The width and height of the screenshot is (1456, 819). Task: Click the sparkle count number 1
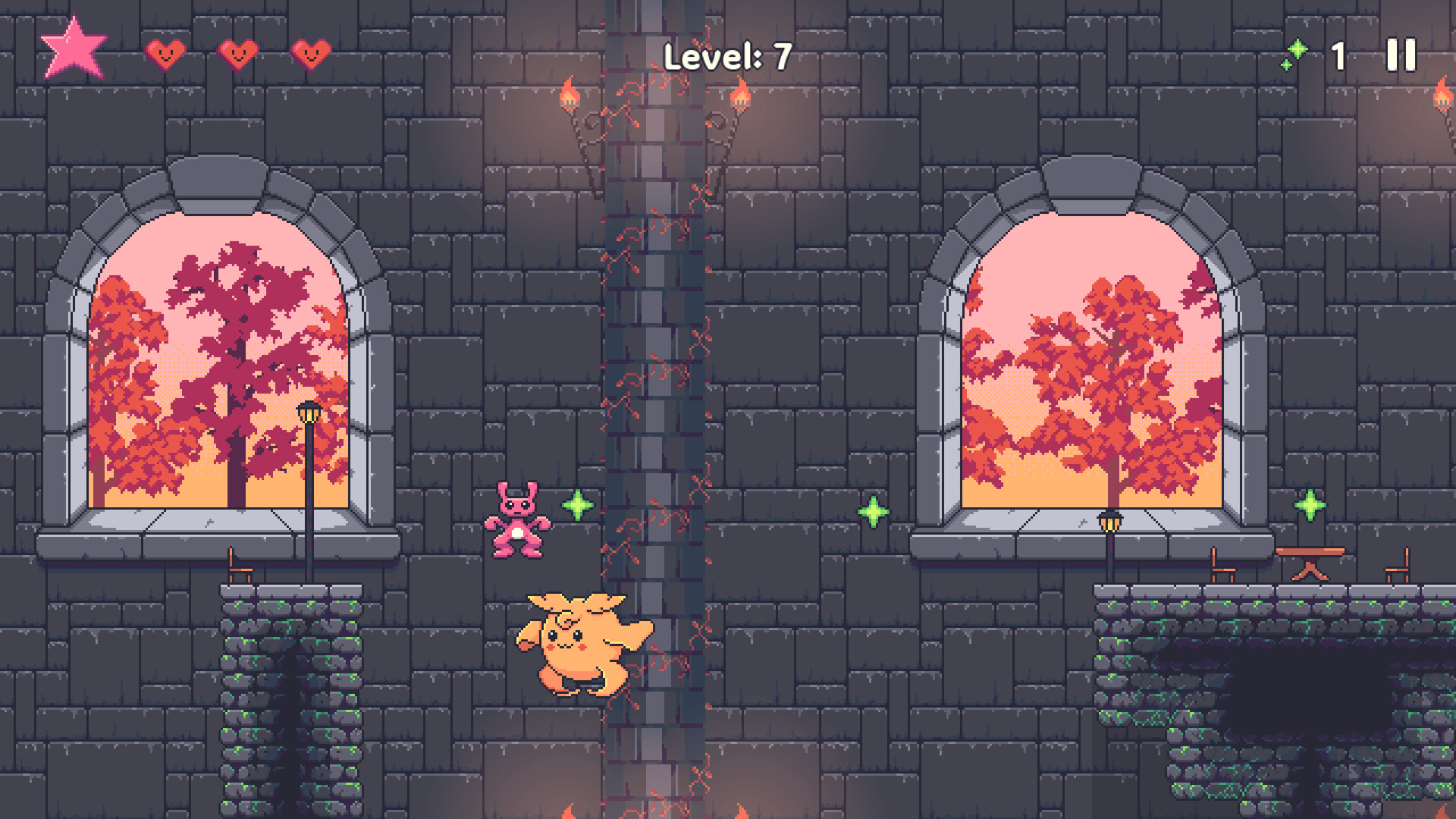point(1338,53)
